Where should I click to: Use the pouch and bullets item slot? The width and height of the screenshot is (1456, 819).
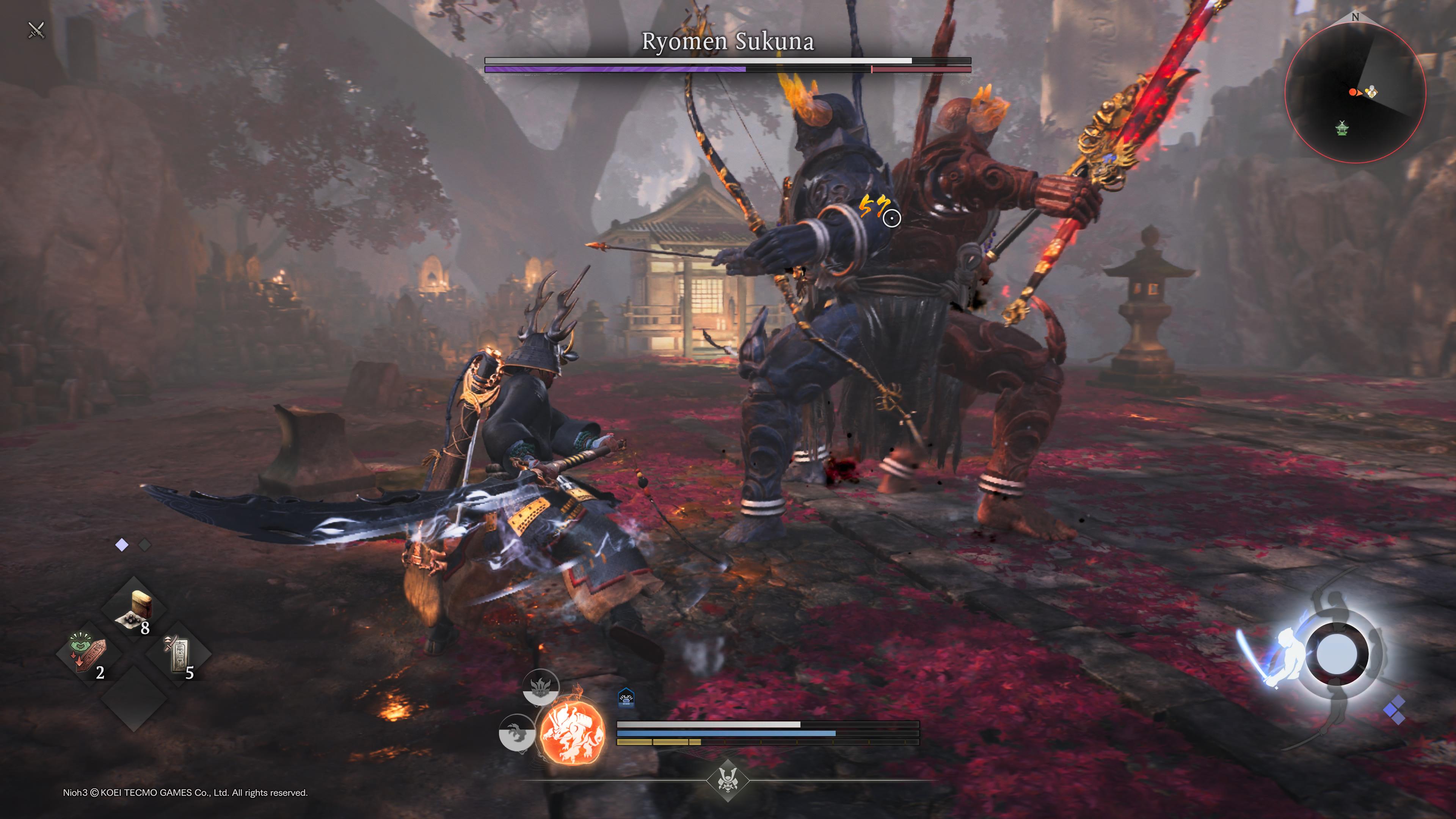coord(135,610)
